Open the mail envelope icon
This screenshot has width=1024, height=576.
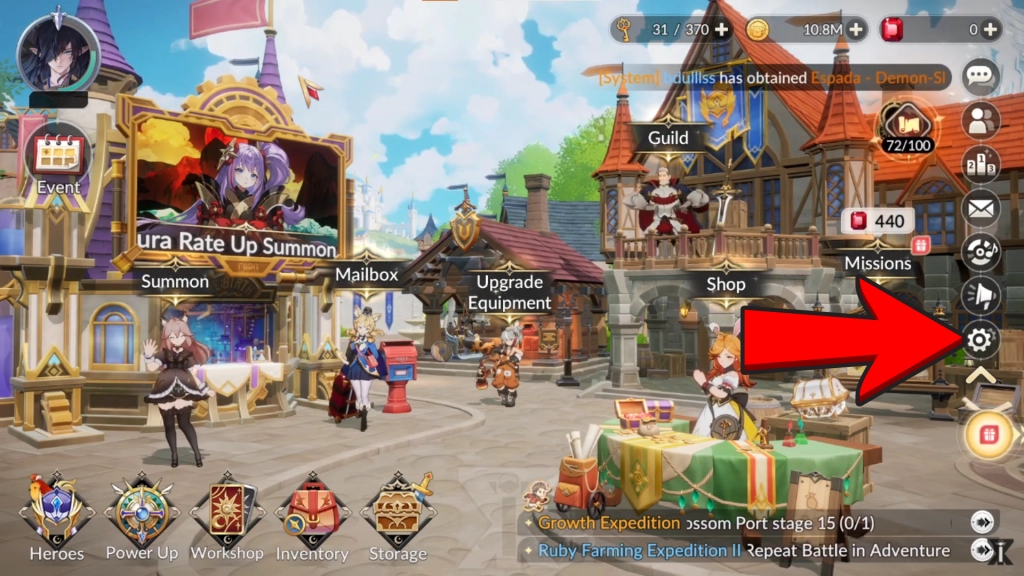click(980, 208)
